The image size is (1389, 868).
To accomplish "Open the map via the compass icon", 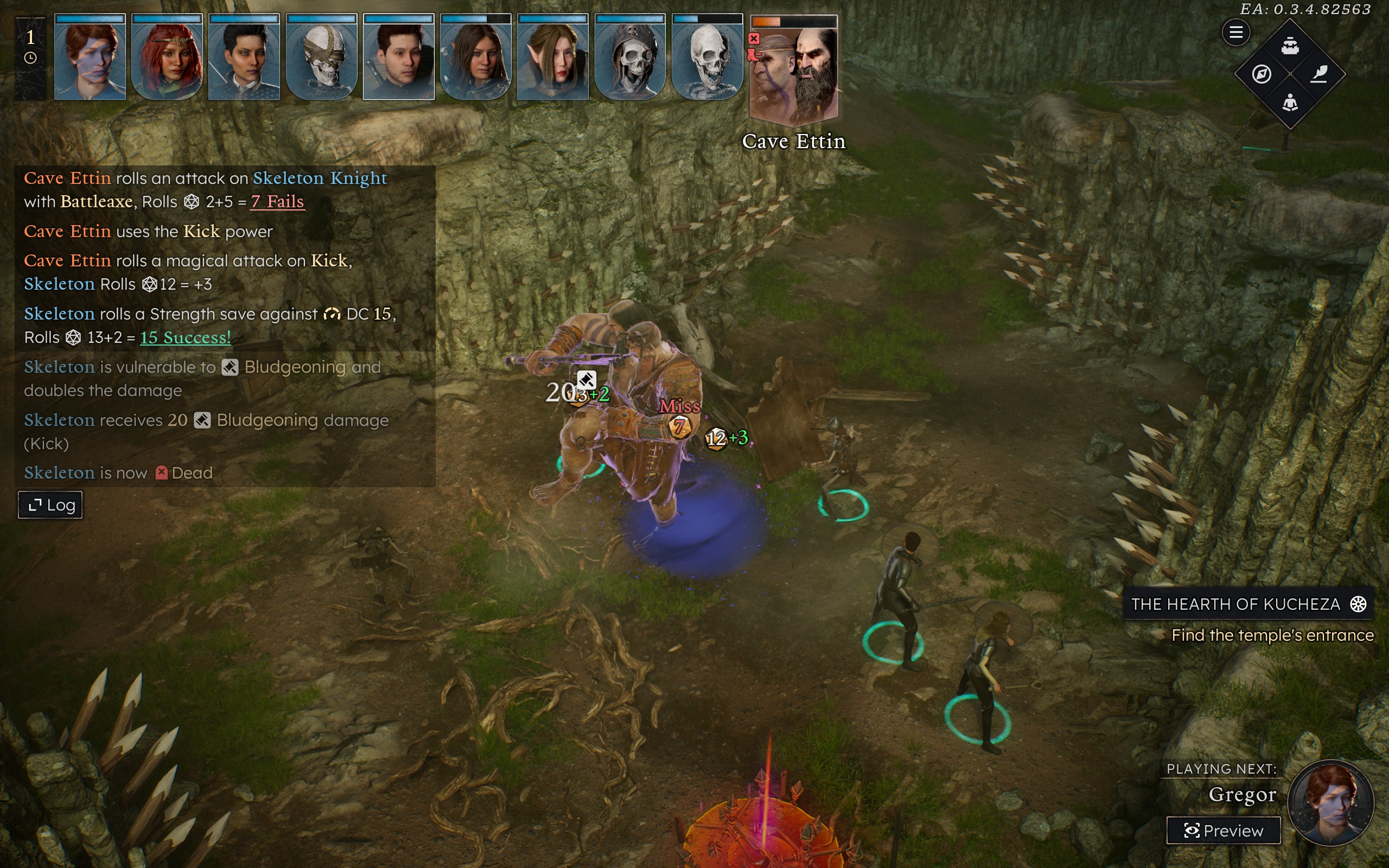I will 1261,74.
